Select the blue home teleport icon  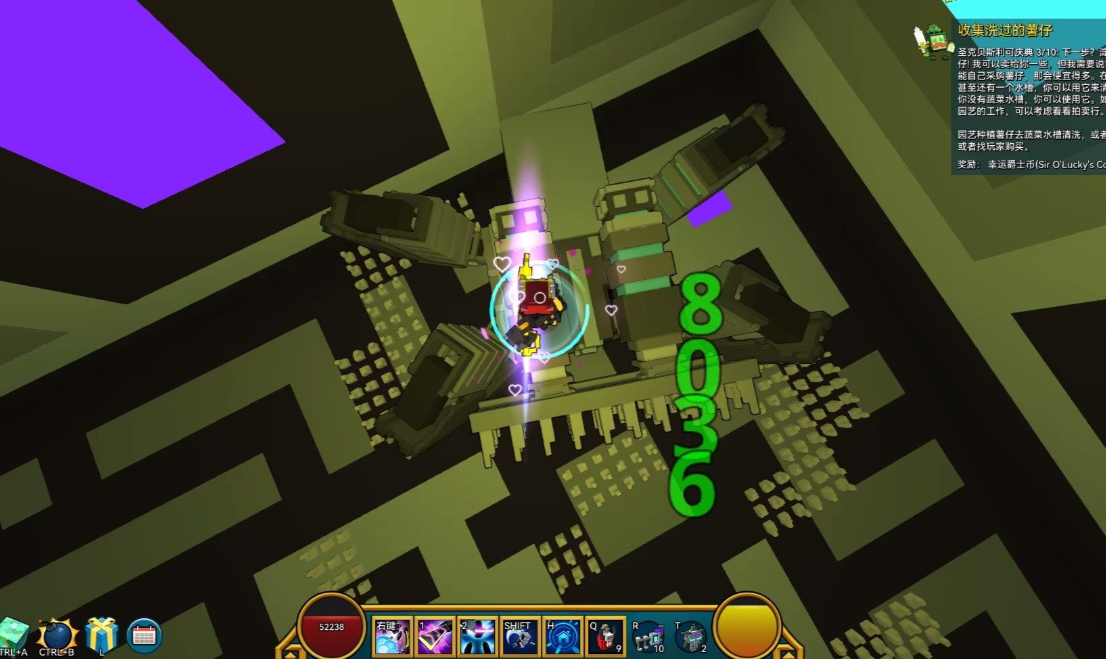(563, 636)
